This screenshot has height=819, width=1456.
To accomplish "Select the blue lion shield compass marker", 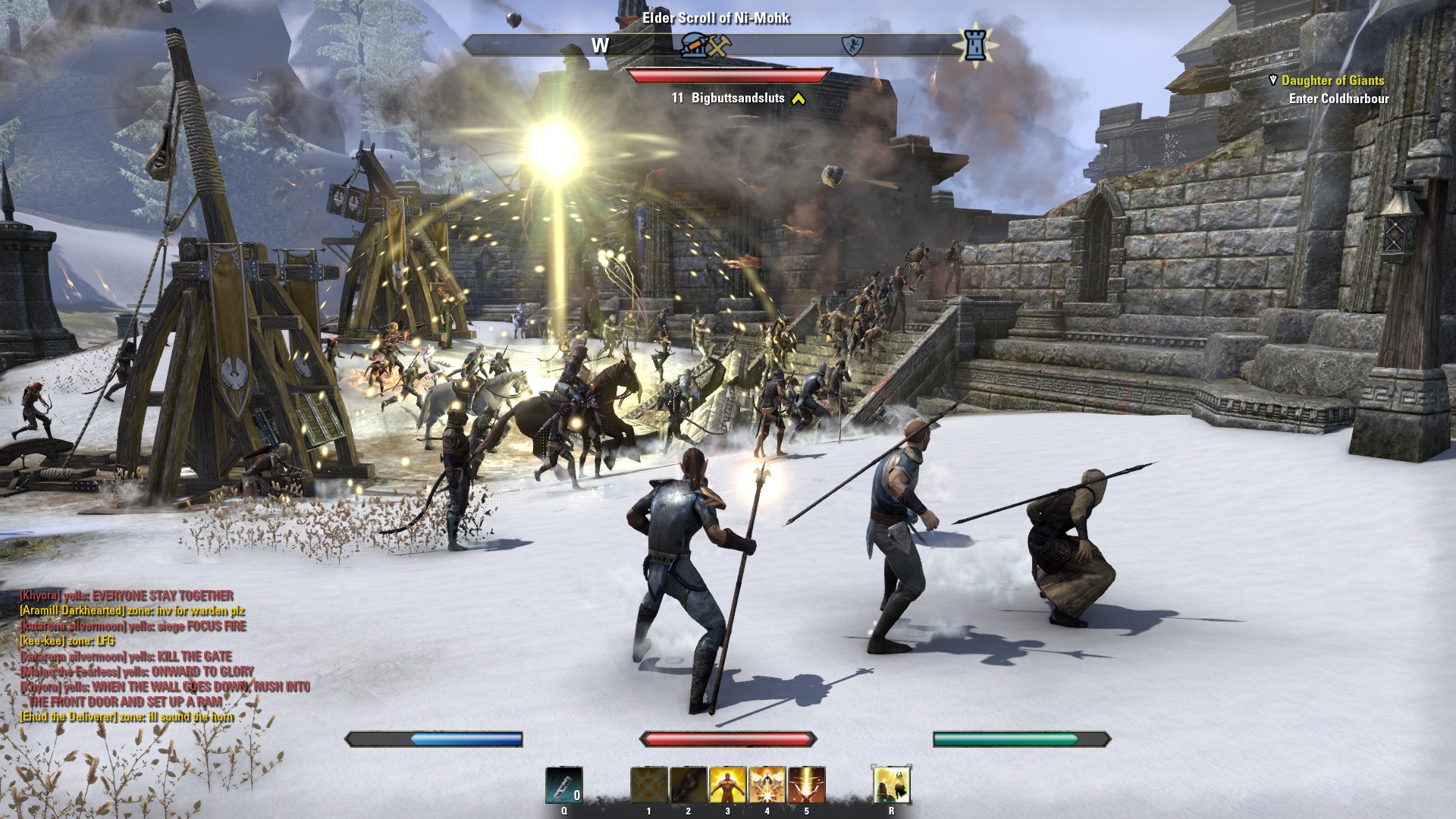I will pos(853,46).
